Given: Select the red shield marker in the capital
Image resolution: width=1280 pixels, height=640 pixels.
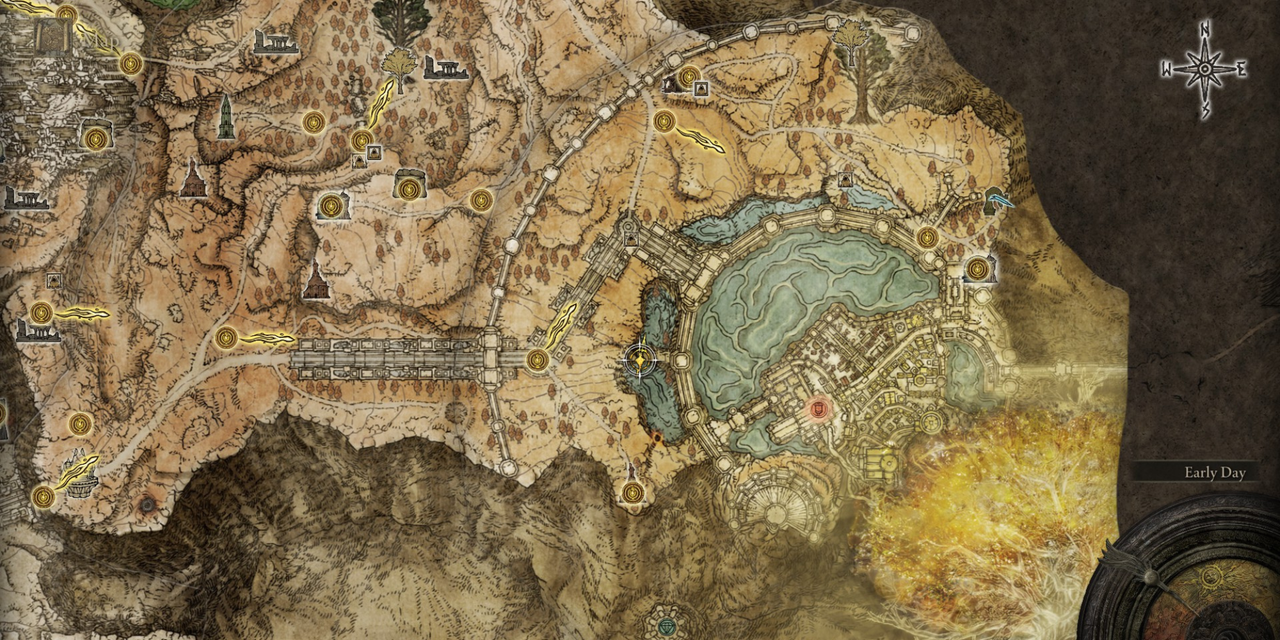Looking at the screenshot, I should [x=820, y=407].
